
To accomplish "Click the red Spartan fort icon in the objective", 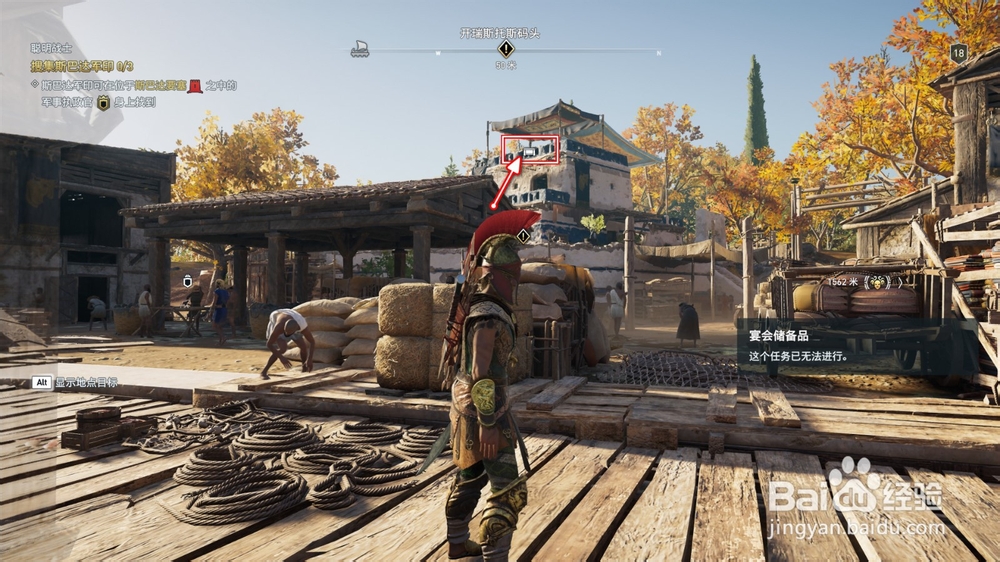I will click(195, 87).
